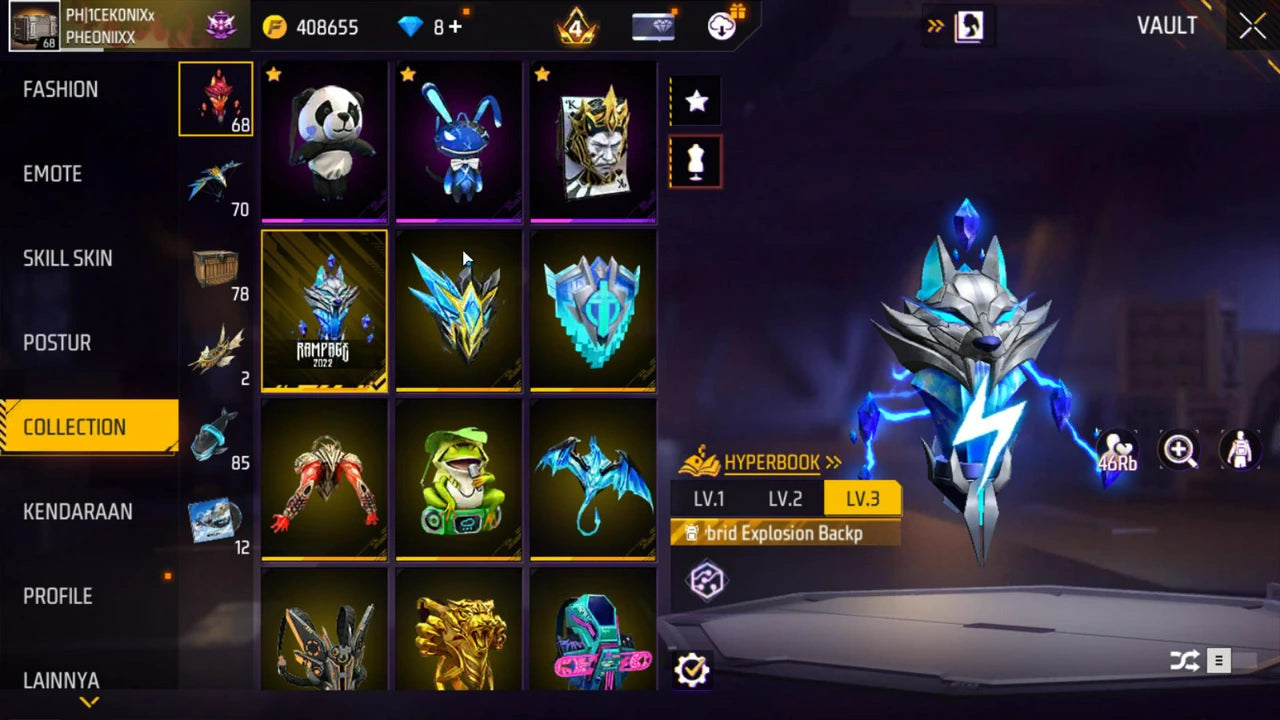Viewport: 1280px width, 720px height.
Task: Switch Hyperbook to LV.1
Action: pos(709,499)
